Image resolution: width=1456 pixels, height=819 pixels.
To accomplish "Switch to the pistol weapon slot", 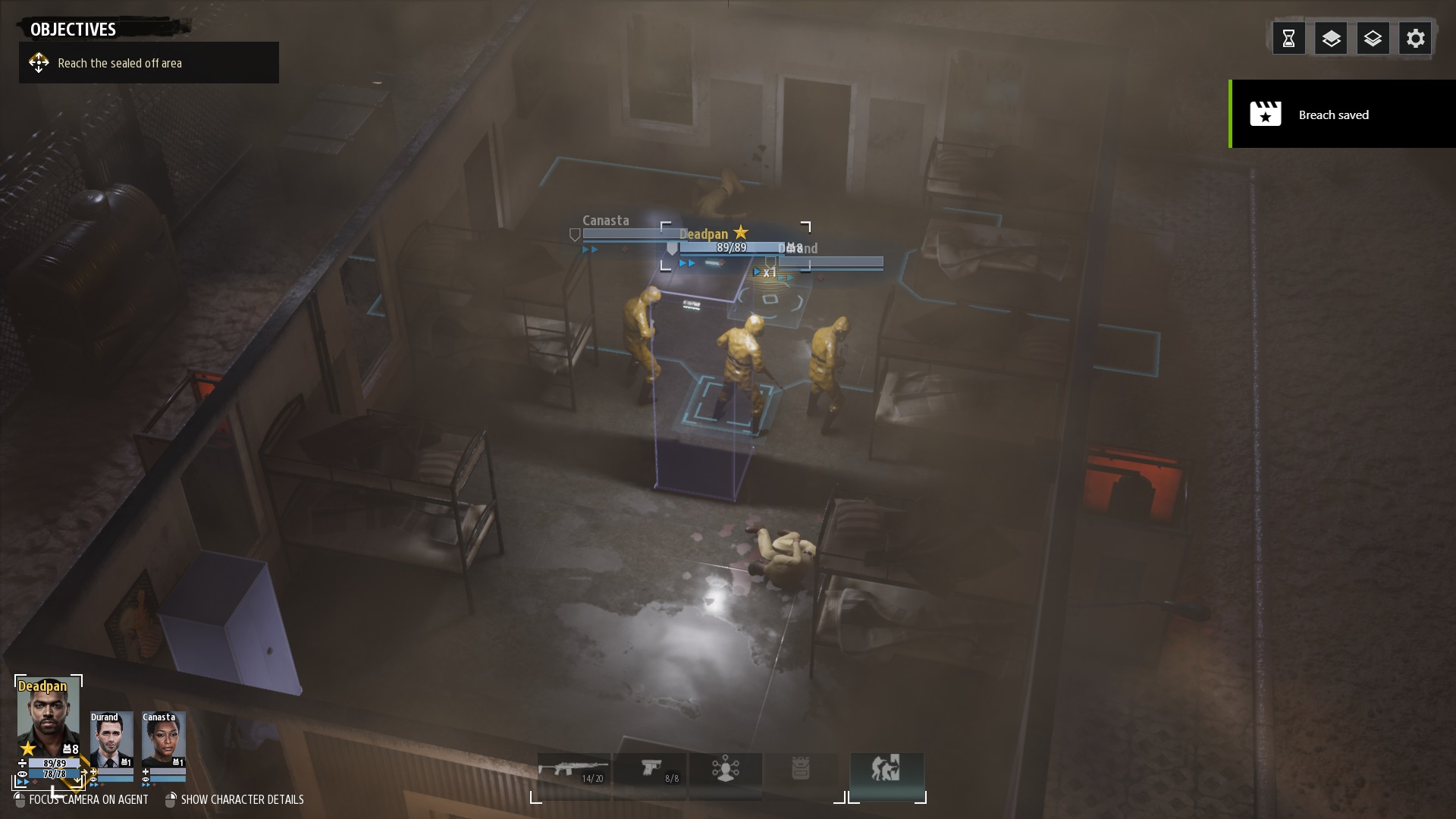I will coord(651,771).
